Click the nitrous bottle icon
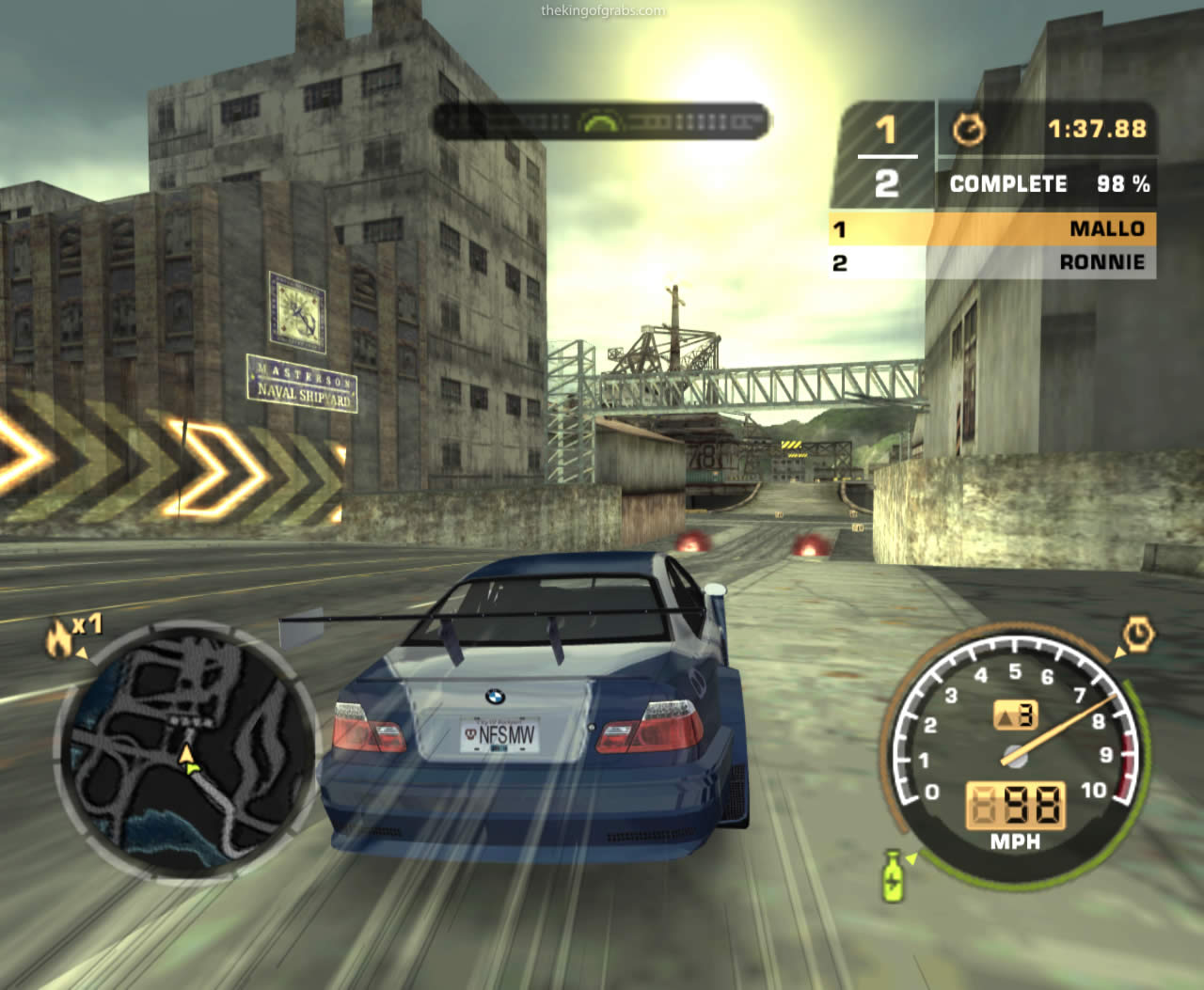This screenshot has height=990, width=1204. click(x=892, y=874)
